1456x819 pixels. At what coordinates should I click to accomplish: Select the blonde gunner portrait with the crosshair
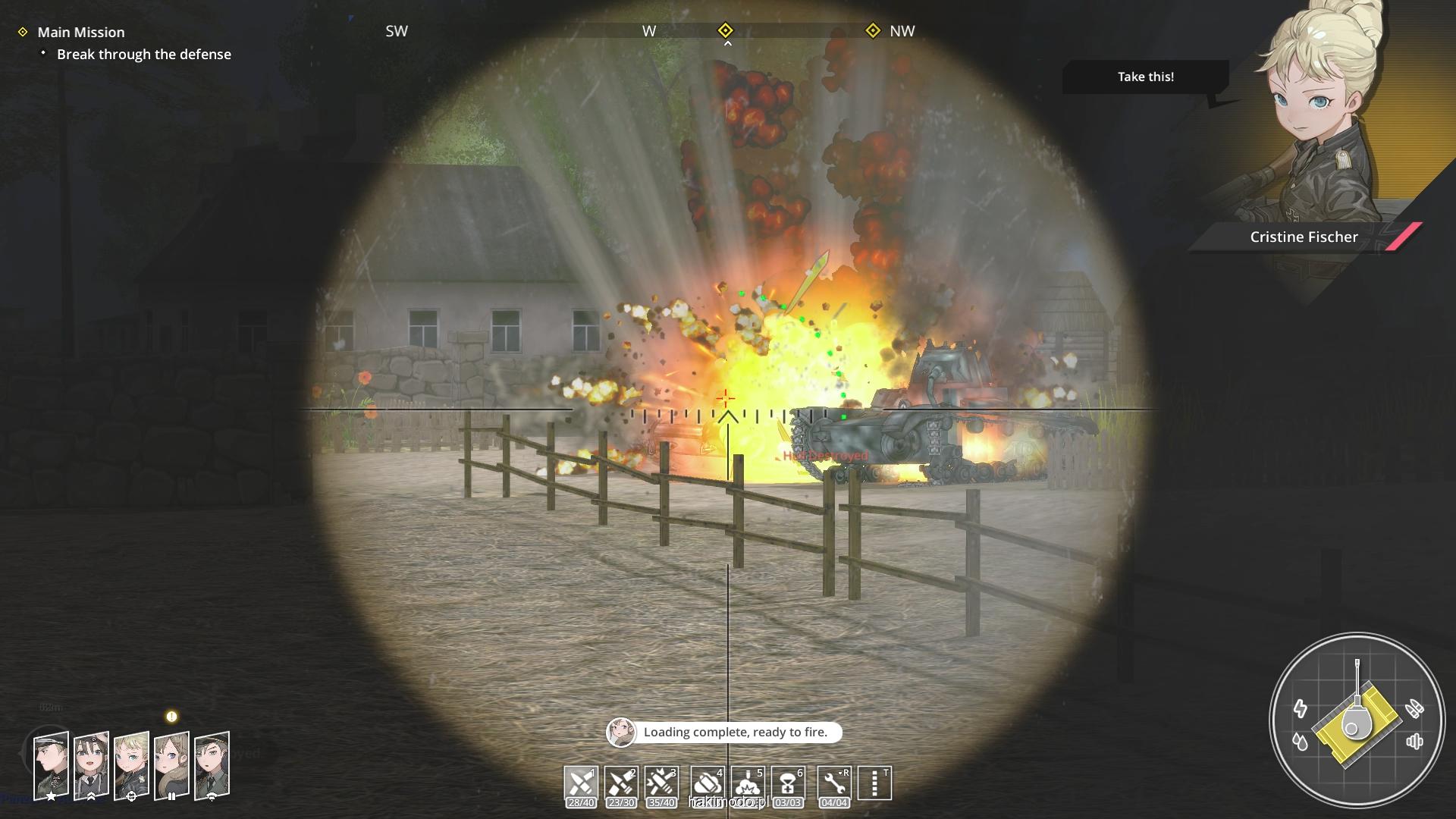(131, 764)
